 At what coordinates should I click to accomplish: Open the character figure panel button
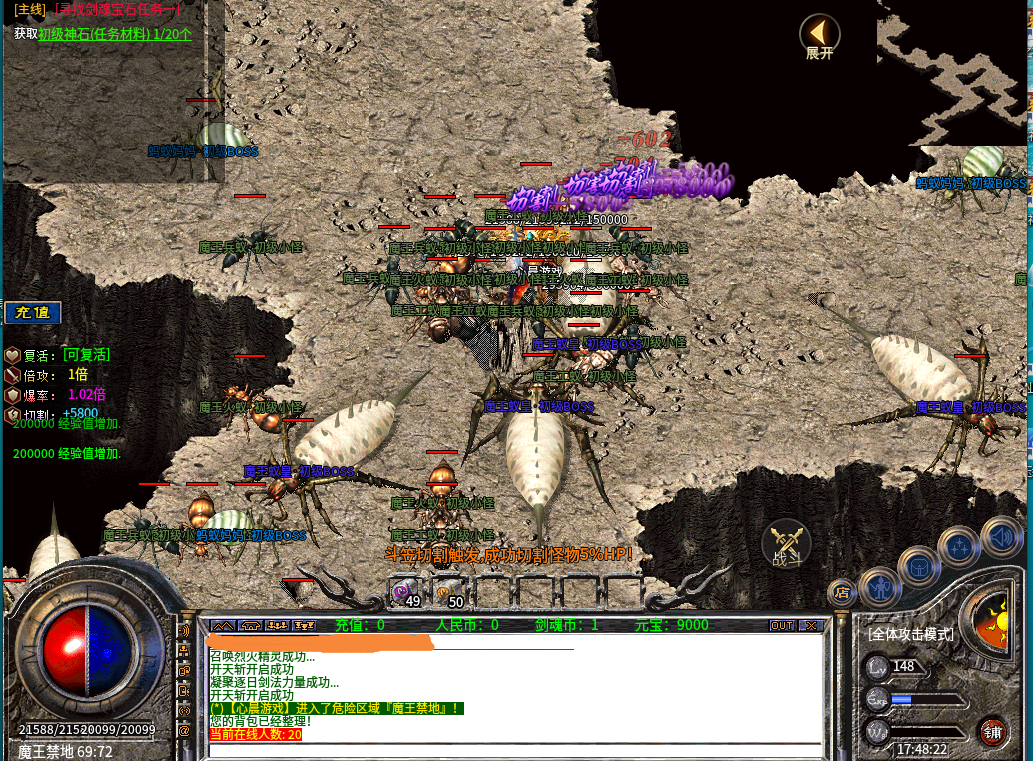tap(879, 589)
